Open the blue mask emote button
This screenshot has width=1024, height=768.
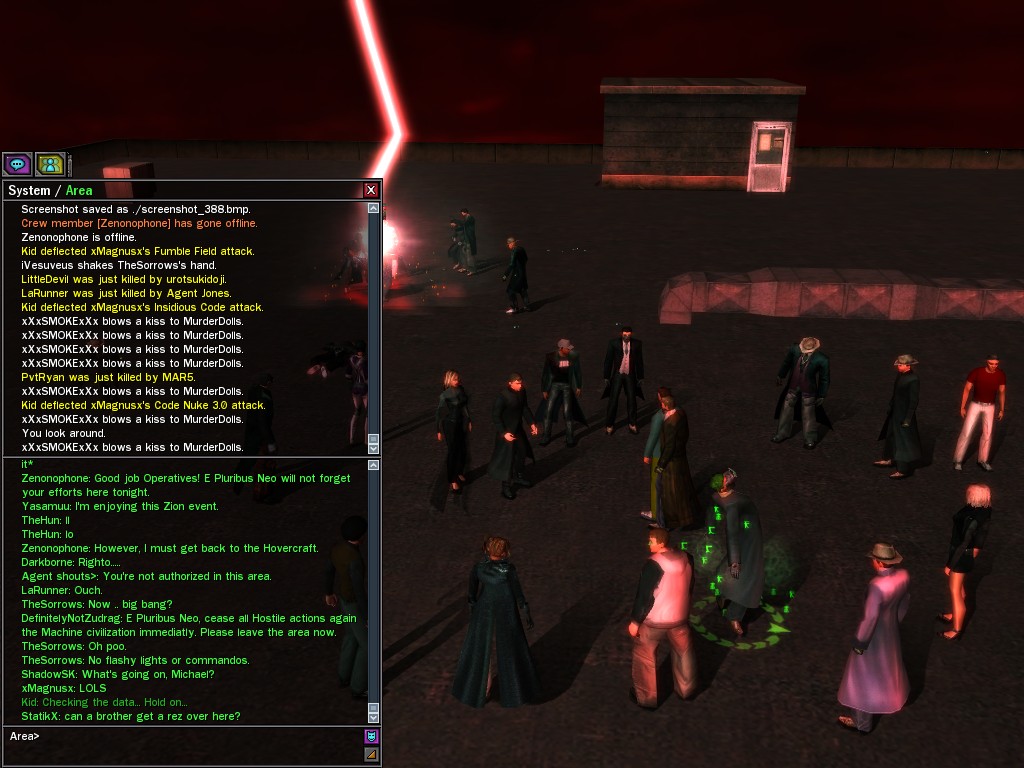point(371,736)
